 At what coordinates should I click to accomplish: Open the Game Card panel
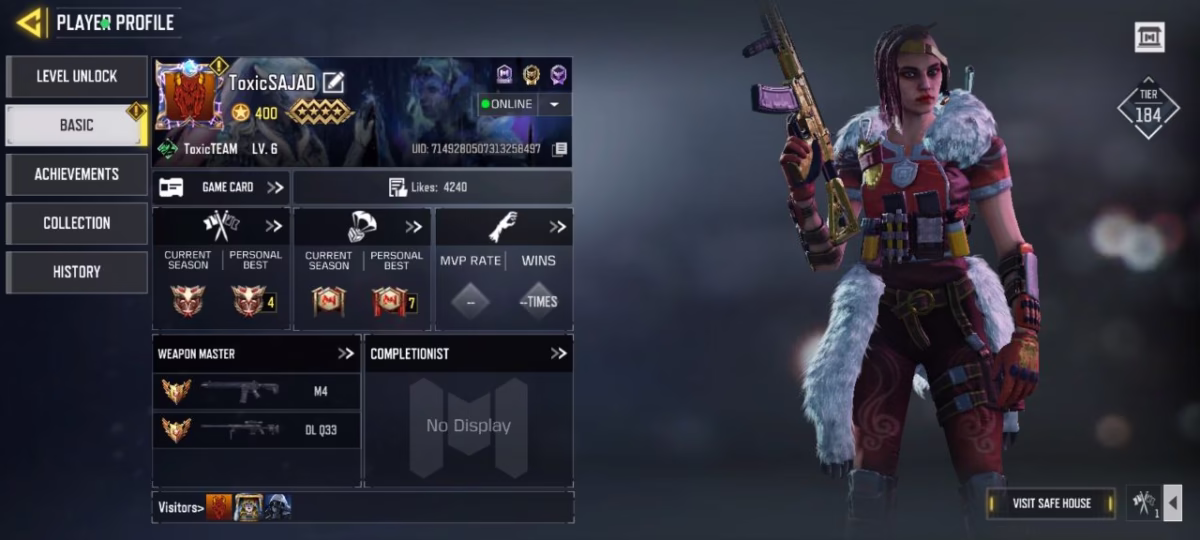221,187
